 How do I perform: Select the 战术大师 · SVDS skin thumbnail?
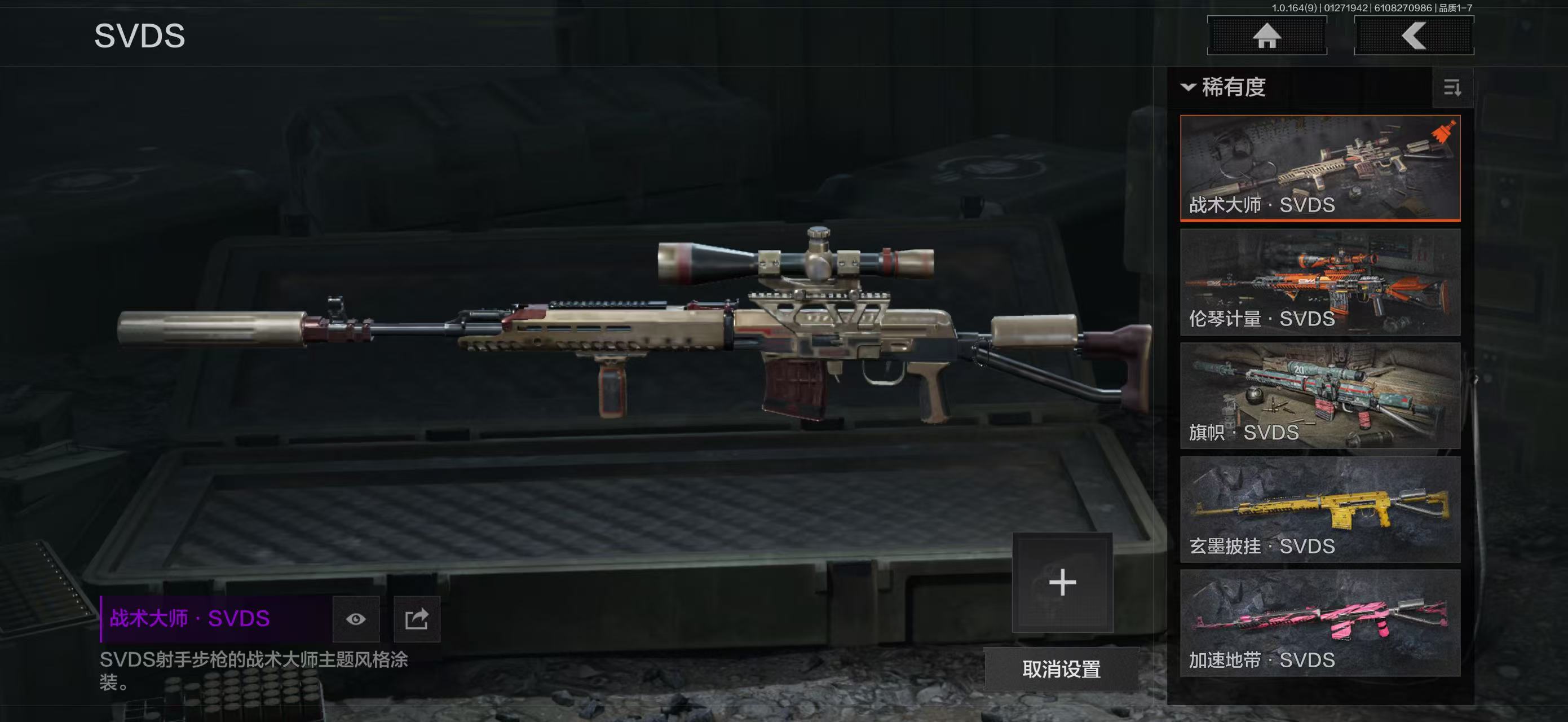click(x=1320, y=168)
